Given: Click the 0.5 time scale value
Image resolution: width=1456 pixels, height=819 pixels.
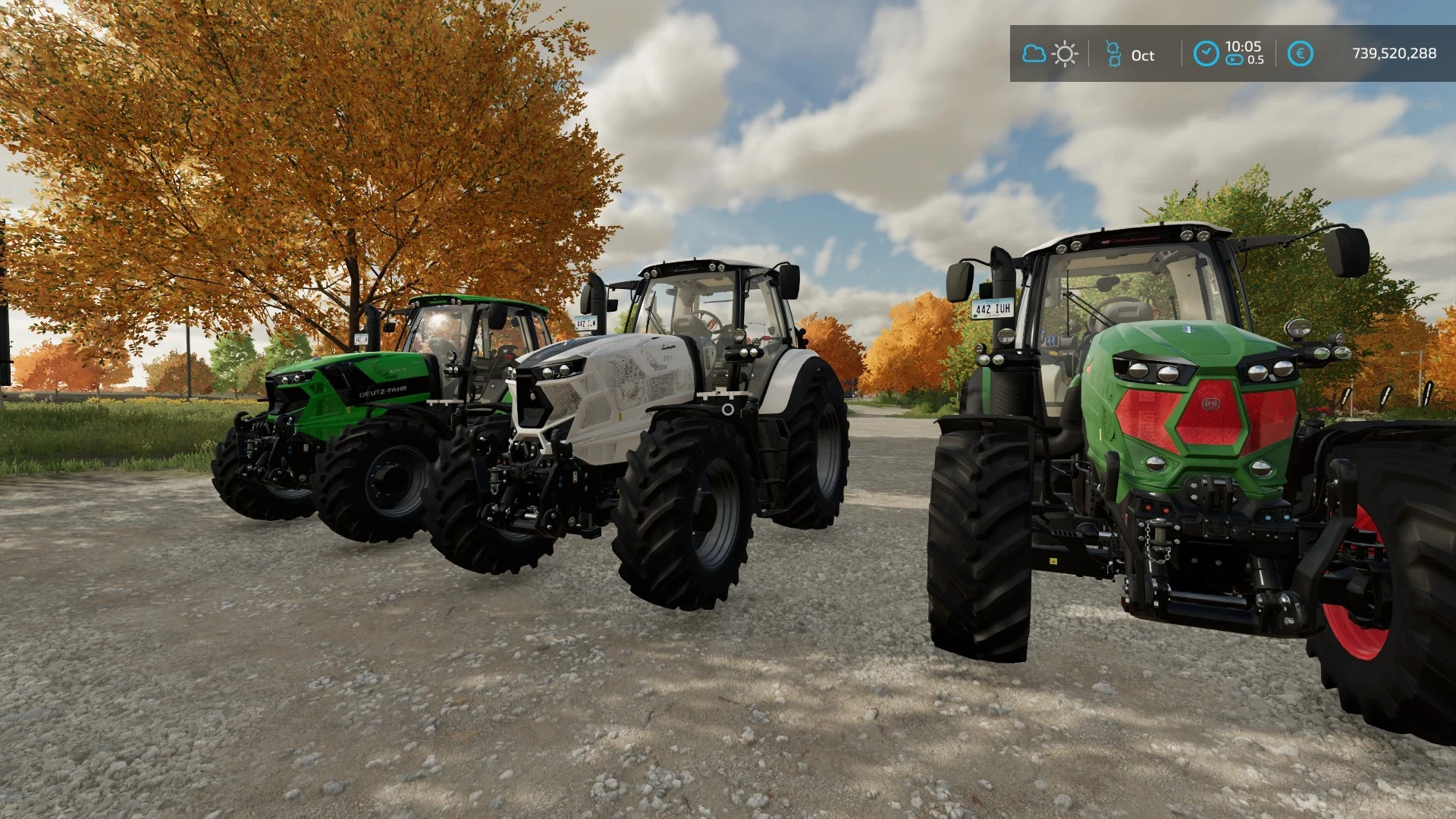Looking at the screenshot, I should (x=1257, y=59).
